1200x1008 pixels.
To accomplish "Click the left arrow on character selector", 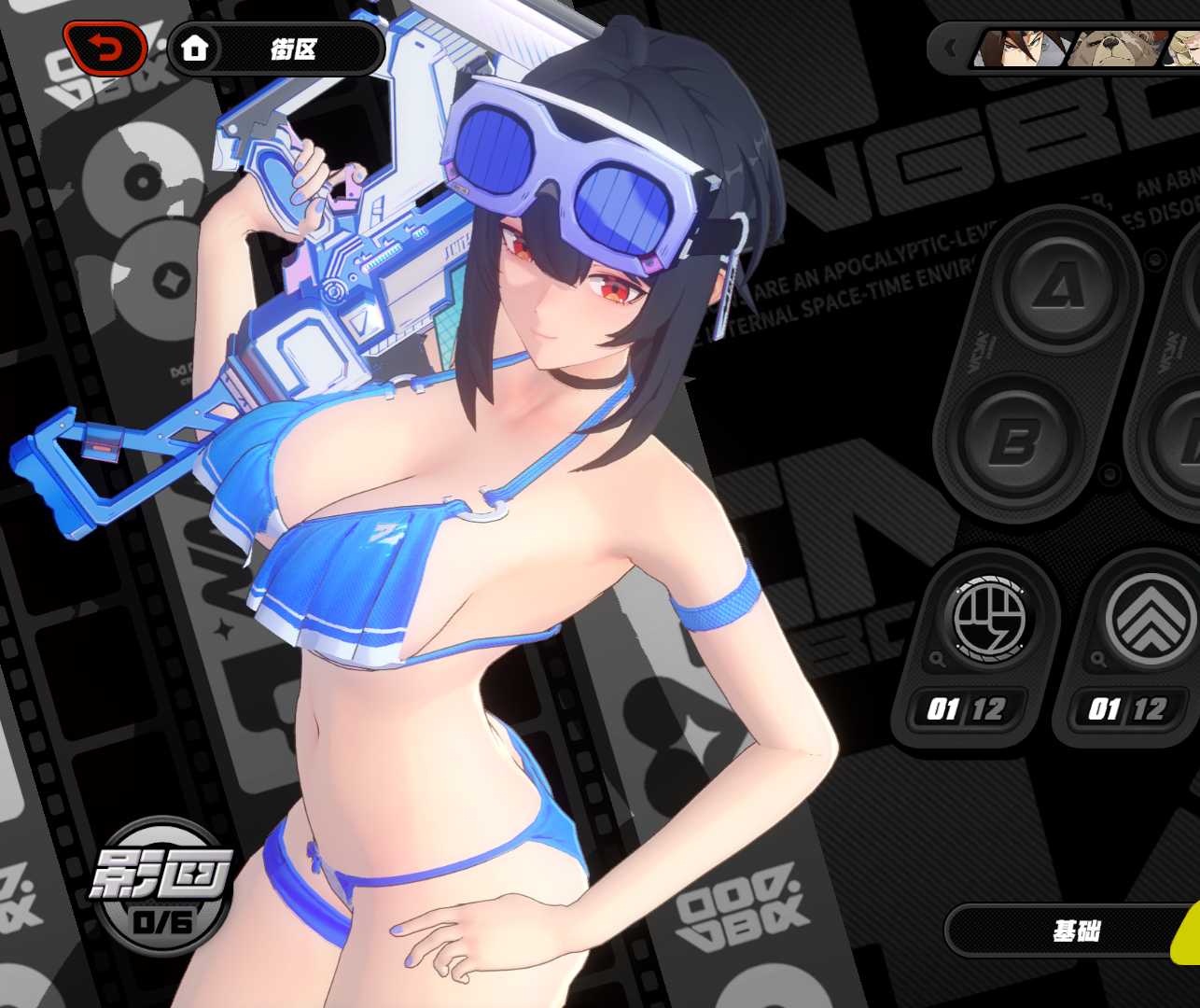I will point(951,49).
